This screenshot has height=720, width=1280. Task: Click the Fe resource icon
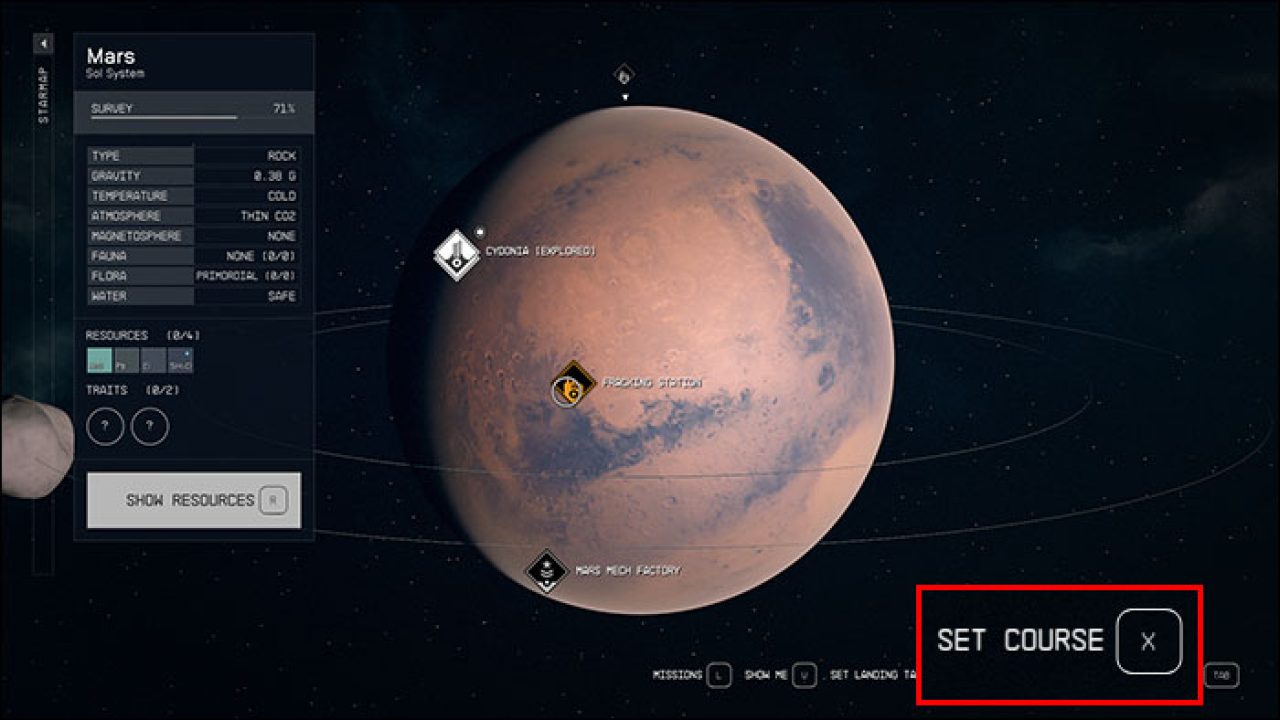[x=126, y=362]
